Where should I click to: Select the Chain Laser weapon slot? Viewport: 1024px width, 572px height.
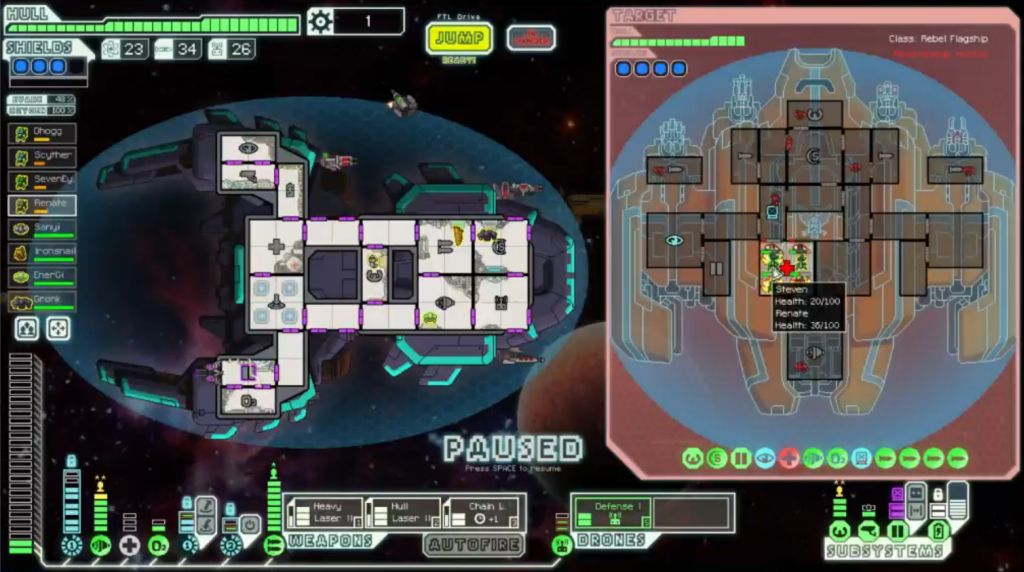[x=481, y=513]
